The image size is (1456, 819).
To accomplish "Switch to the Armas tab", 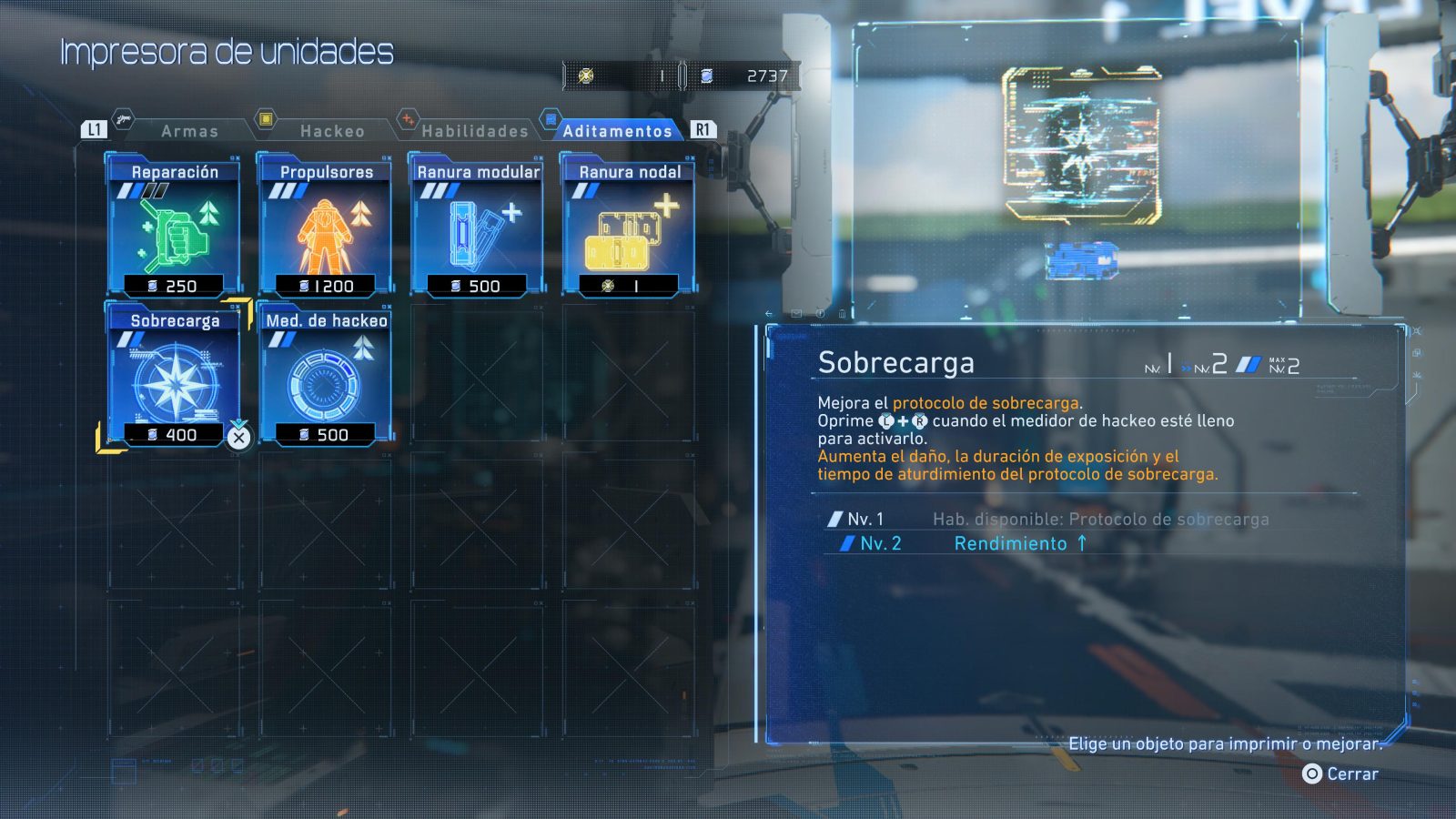I will point(189,131).
